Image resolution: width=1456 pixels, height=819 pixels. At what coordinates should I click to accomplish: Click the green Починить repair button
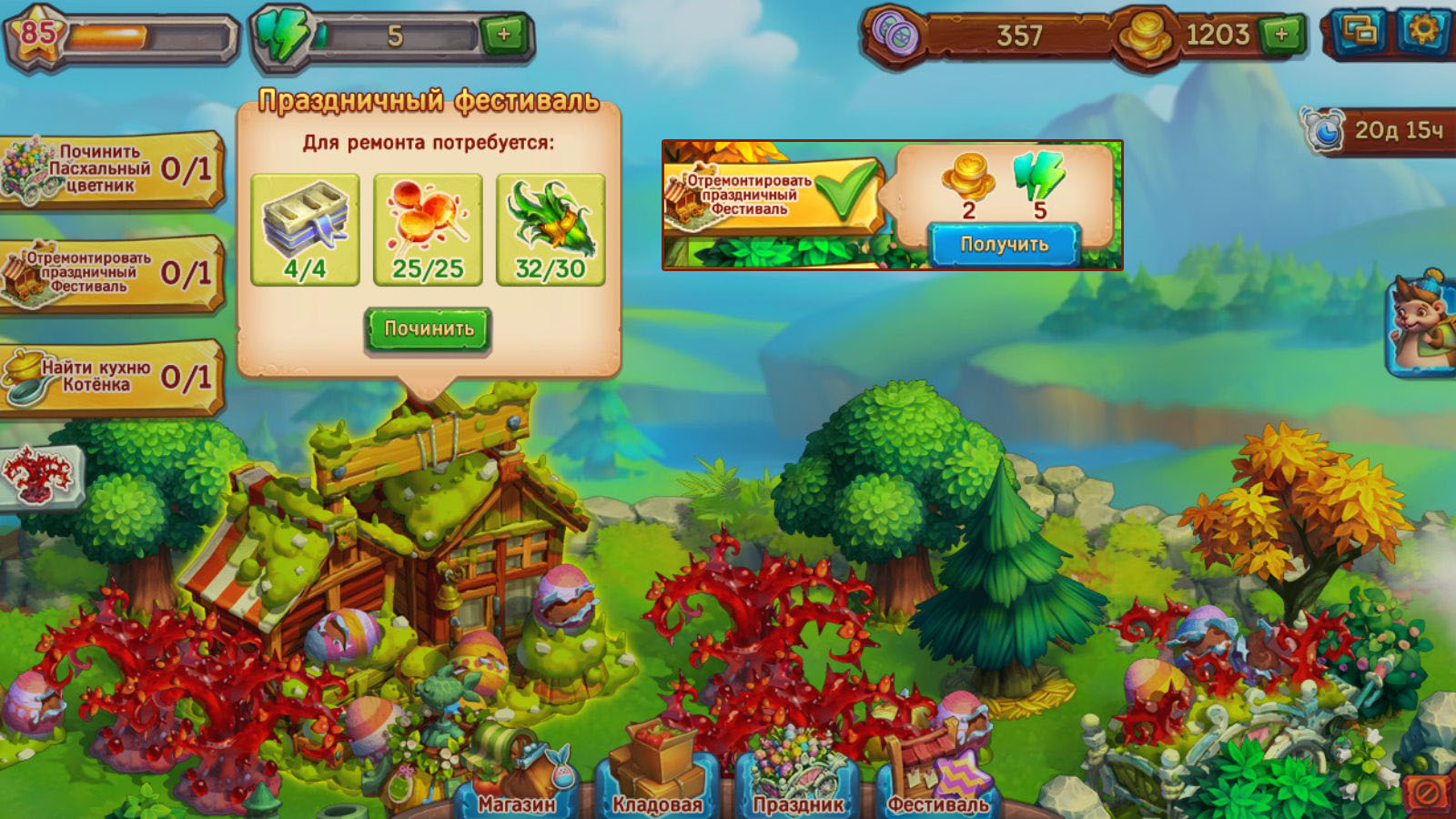428,329
